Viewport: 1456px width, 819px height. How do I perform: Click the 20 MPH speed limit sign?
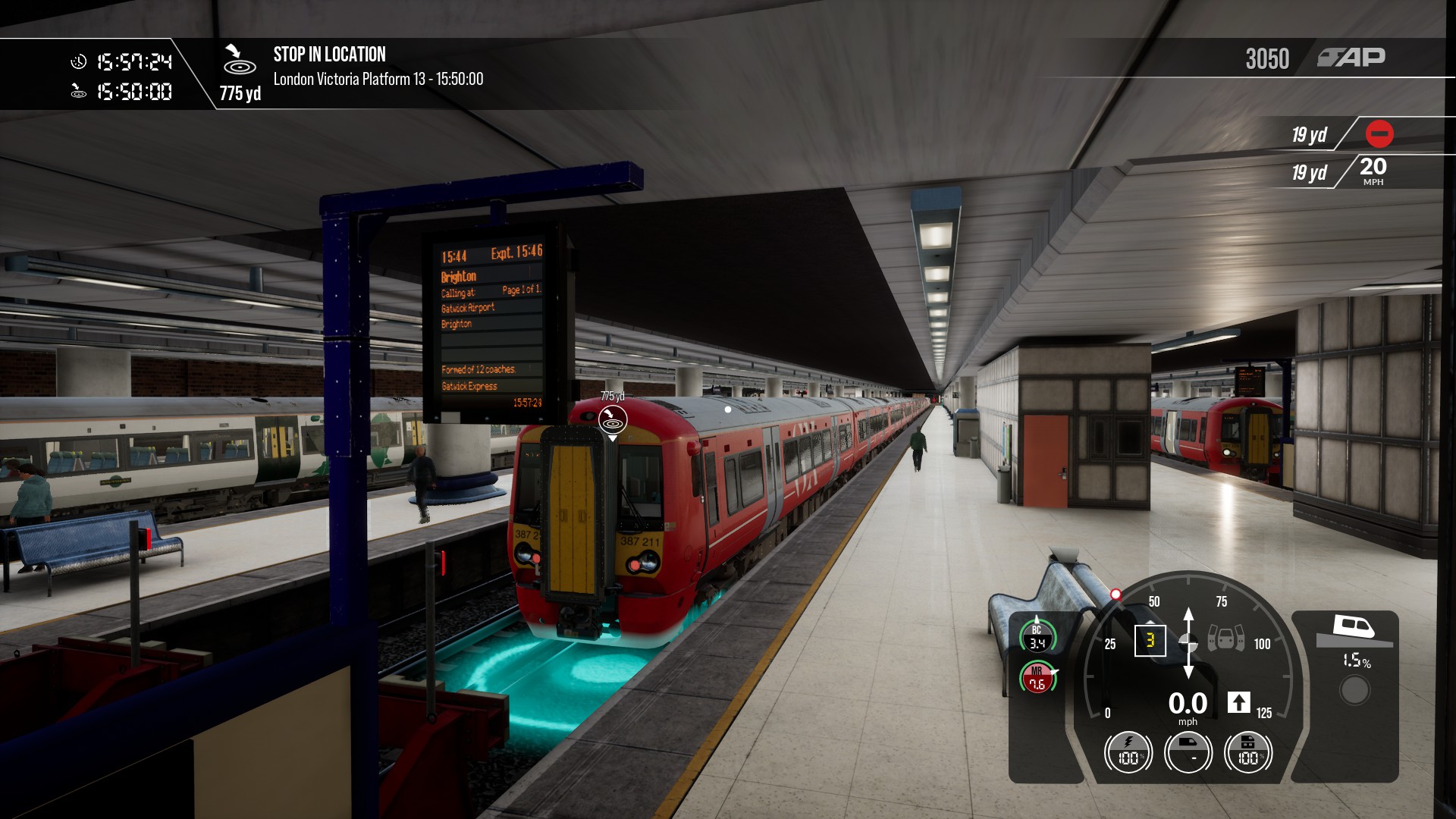pyautogui.click(x=1373, y=171)
